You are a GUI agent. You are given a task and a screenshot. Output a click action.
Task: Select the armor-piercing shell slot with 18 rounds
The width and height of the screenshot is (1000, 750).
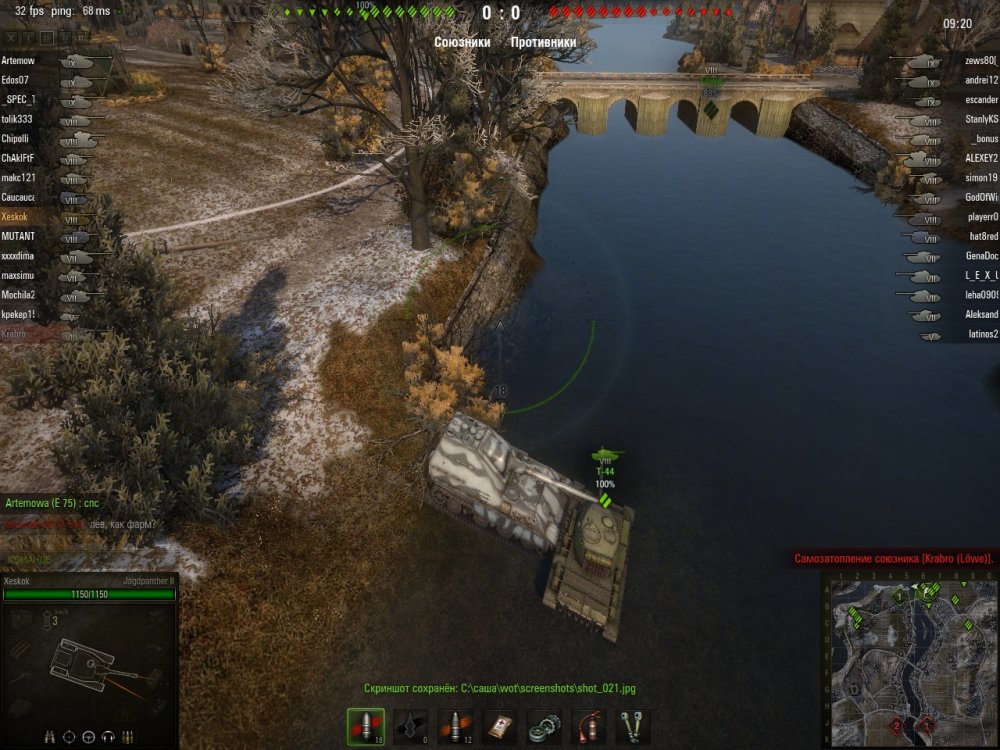click(x=364, y=726)
